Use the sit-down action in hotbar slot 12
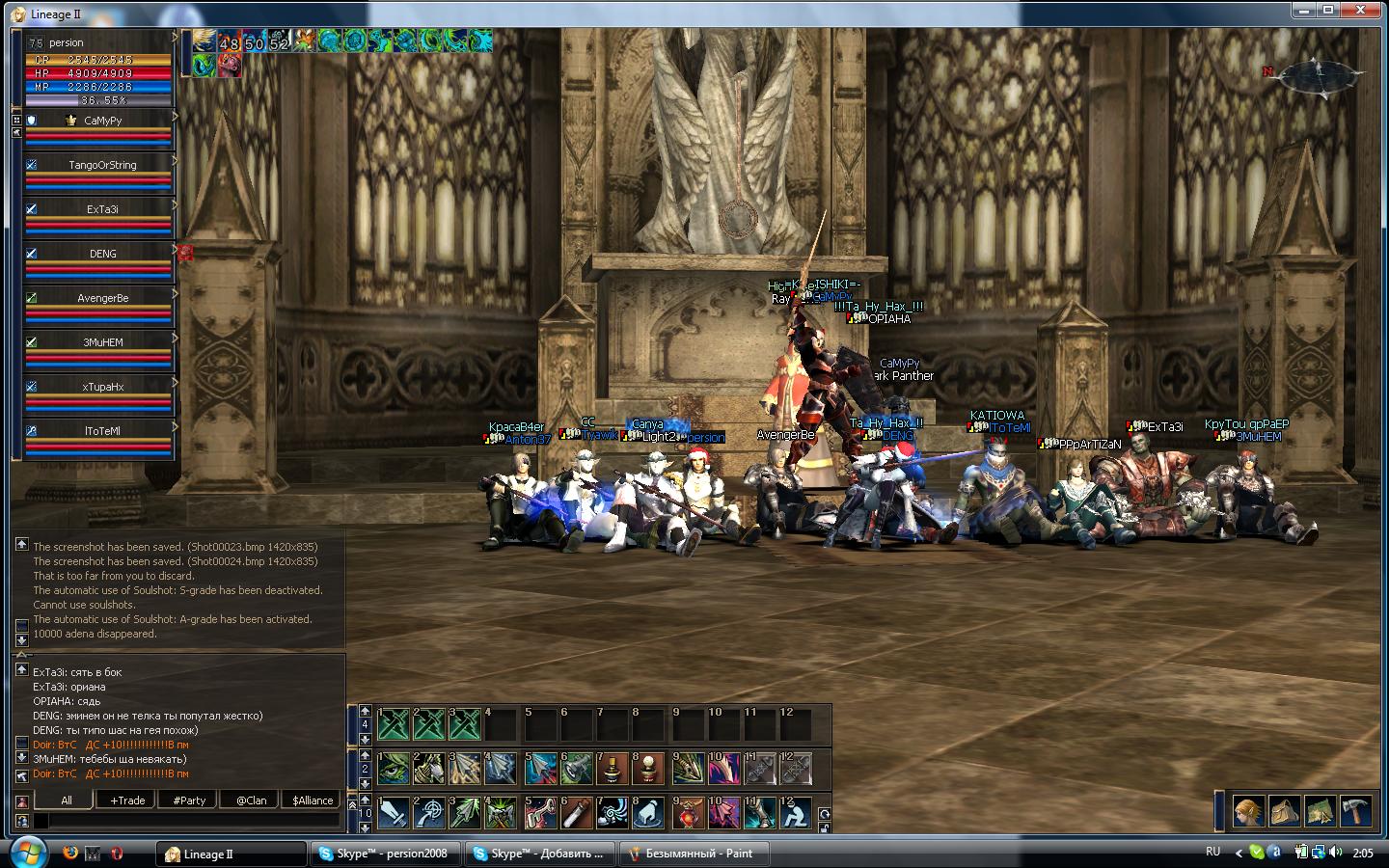The width and height of the screenshot is (1389, 868). click(796, 815)
